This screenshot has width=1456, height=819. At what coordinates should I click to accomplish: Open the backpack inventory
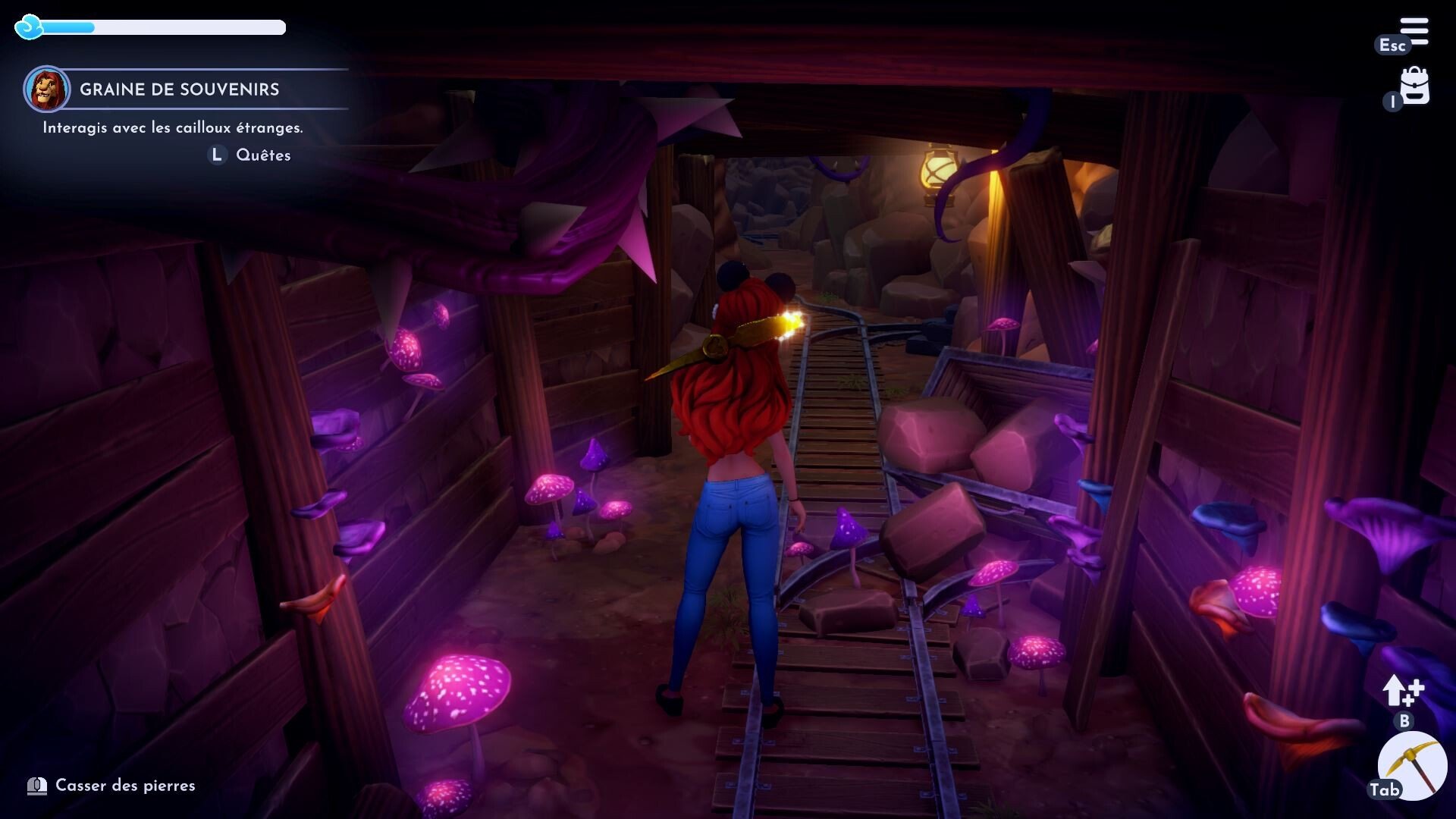pos(1414,86)
